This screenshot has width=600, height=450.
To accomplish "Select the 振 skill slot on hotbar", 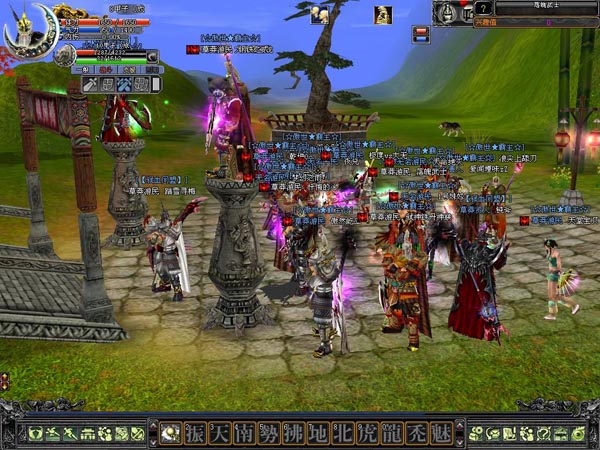I will click(x=194, y=433).
